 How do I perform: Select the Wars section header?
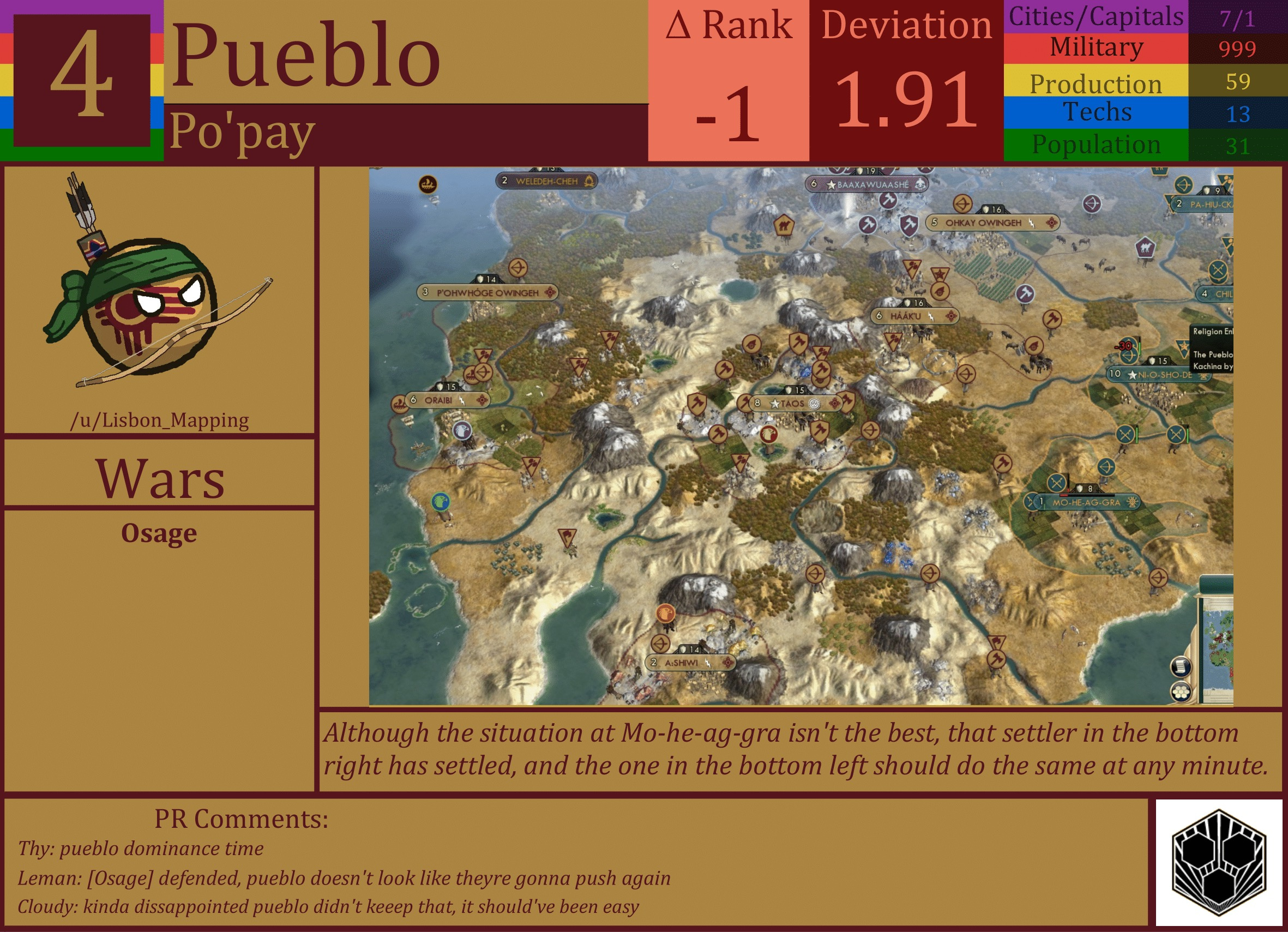161,480
